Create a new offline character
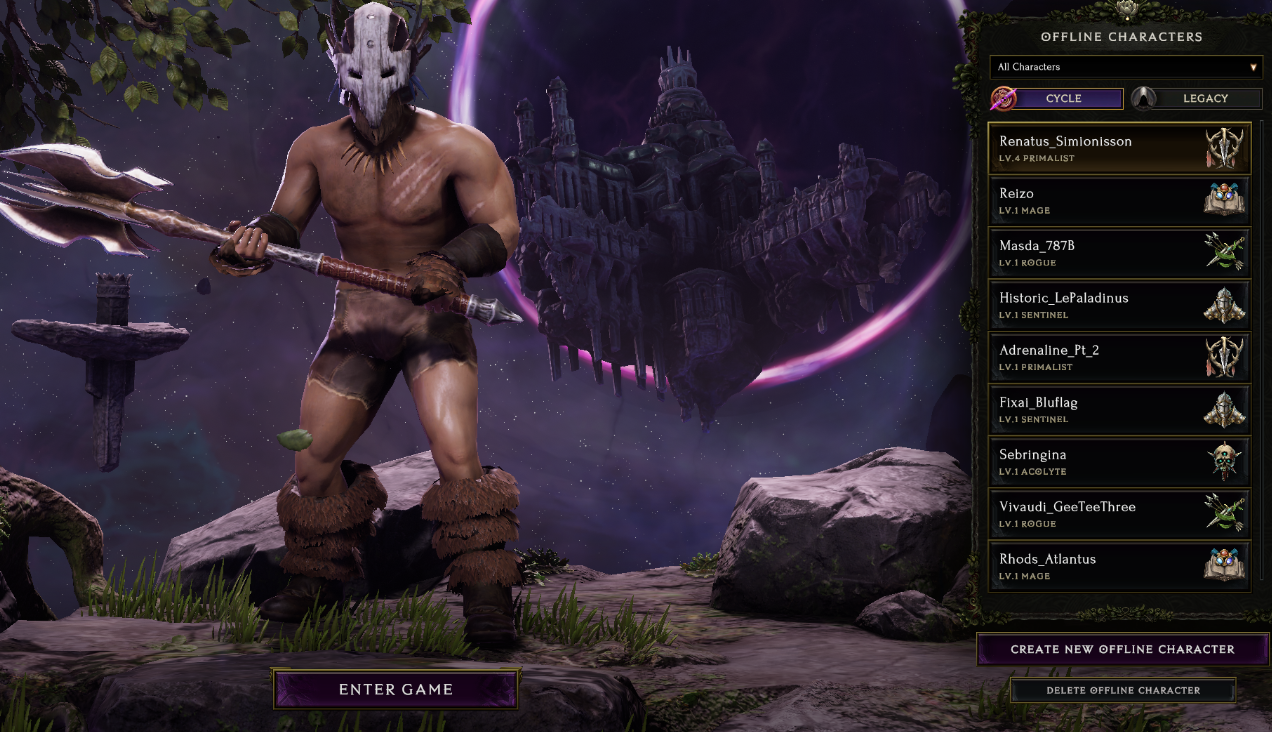The height and width of the screenshot is (732, 1272). point(1122,649)
